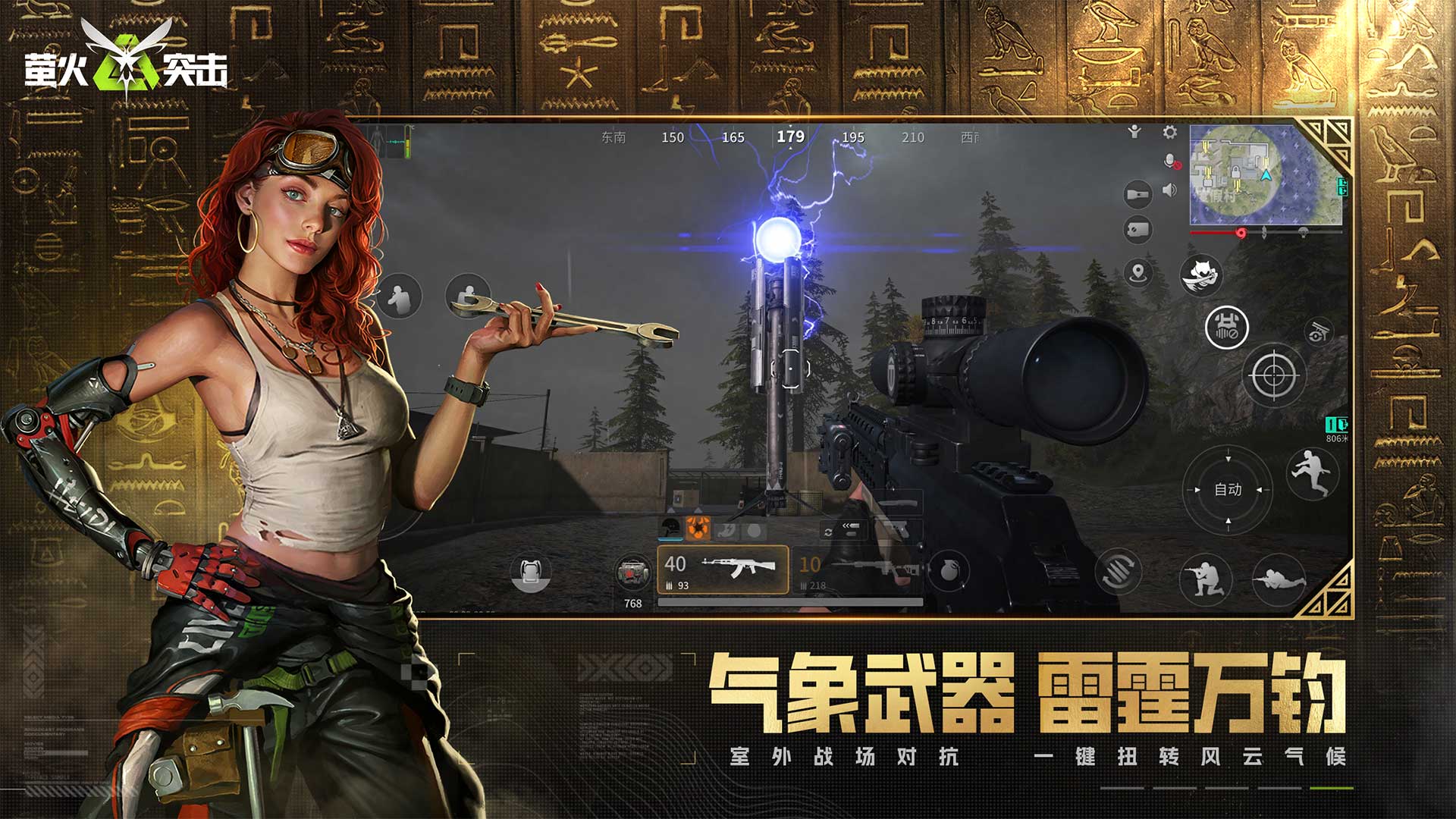Tap the quick-swap chevron arrows near weapons
This screenshot has width=1456, height=819.
[x=848, y=526]
